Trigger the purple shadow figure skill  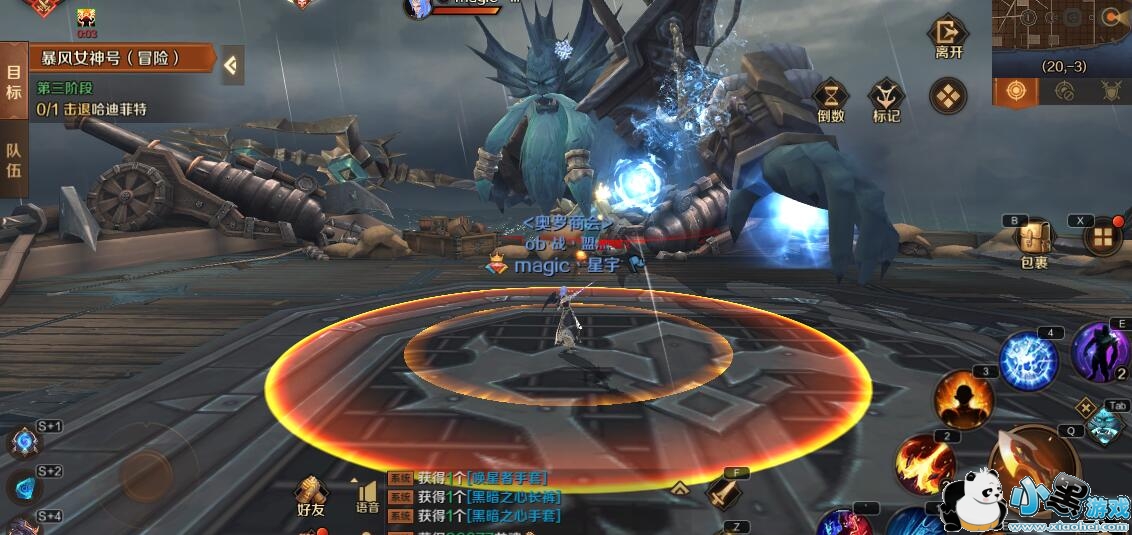pos(1100,352)
